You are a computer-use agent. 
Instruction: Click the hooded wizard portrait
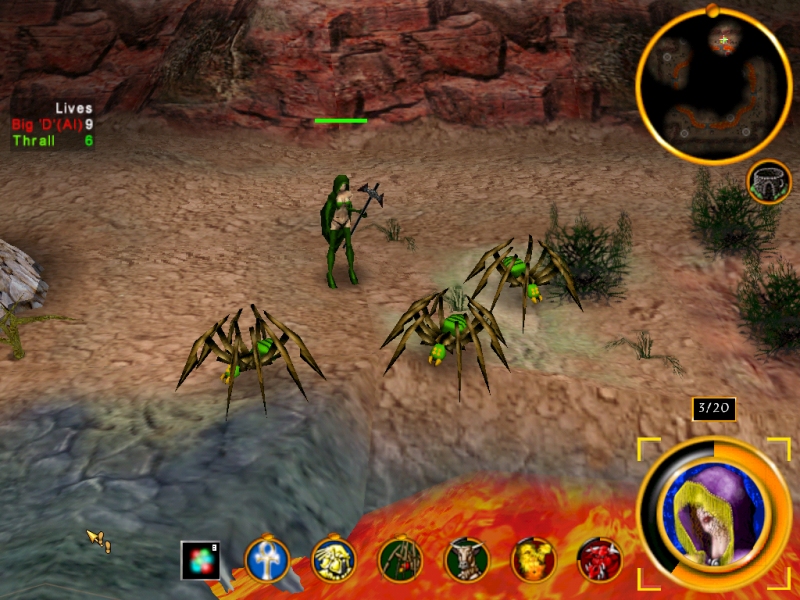[714, 515]
